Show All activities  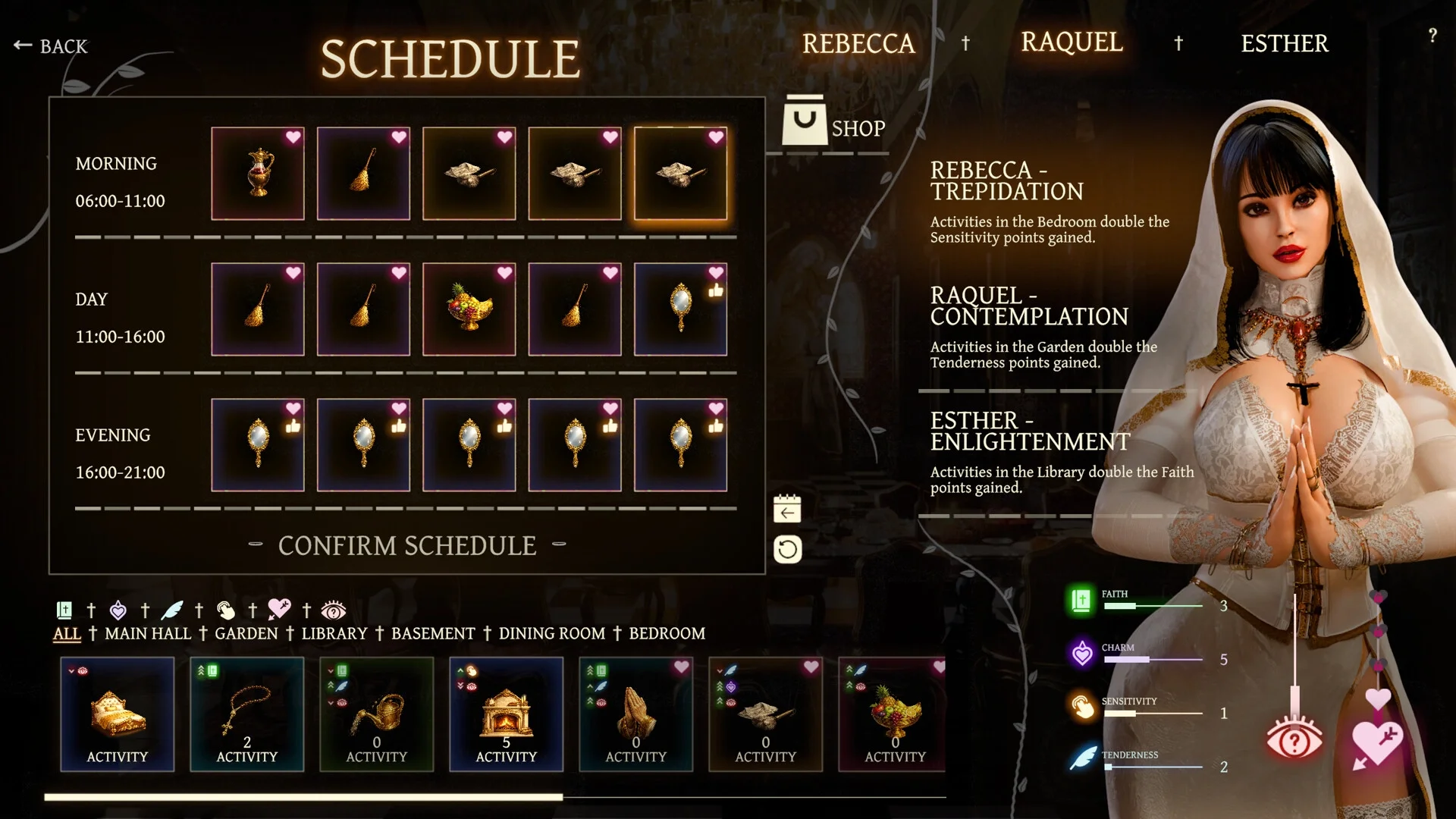(67, 633)
